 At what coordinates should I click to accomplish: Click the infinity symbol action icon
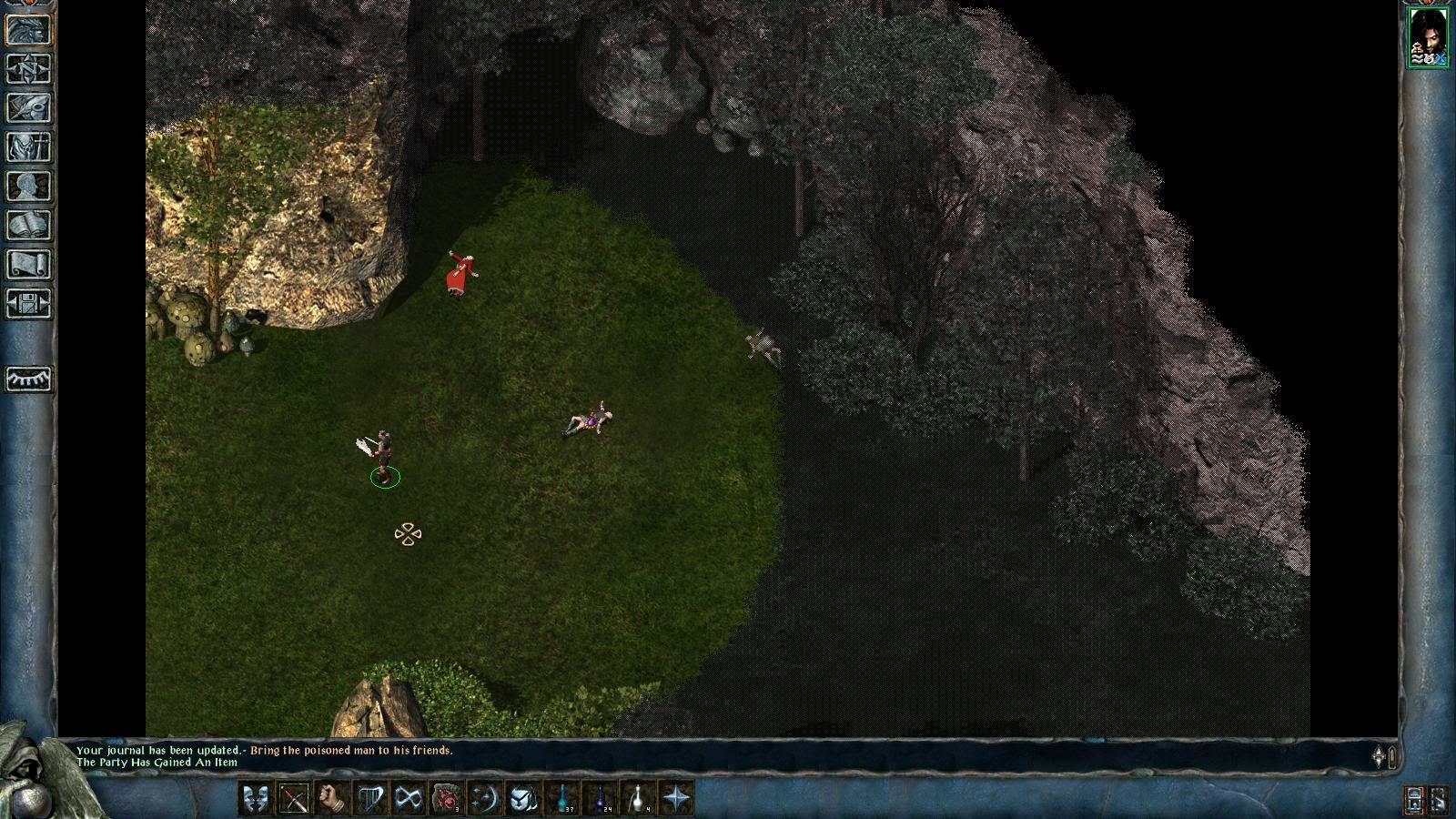(x=409, y=799)
